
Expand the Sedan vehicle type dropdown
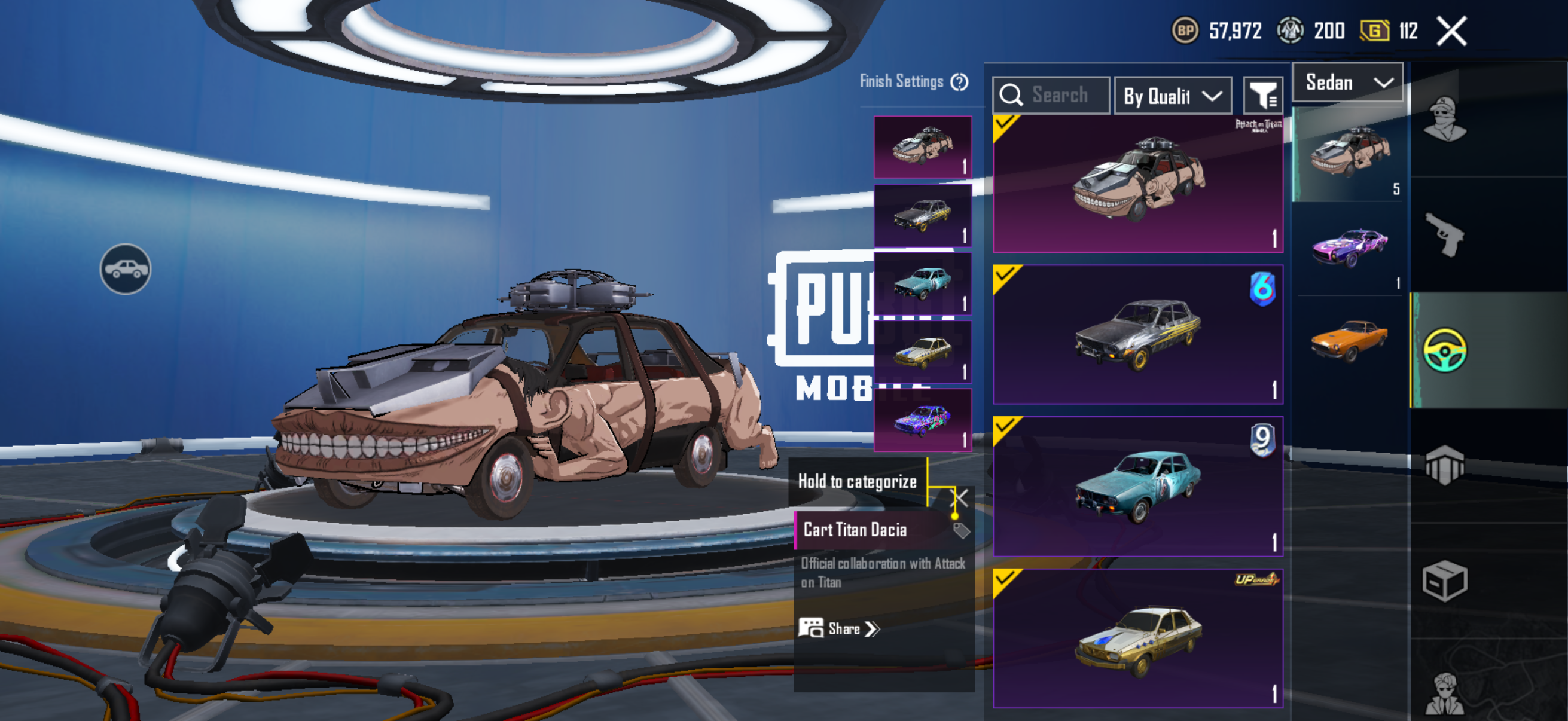[x=1347, y=83]
